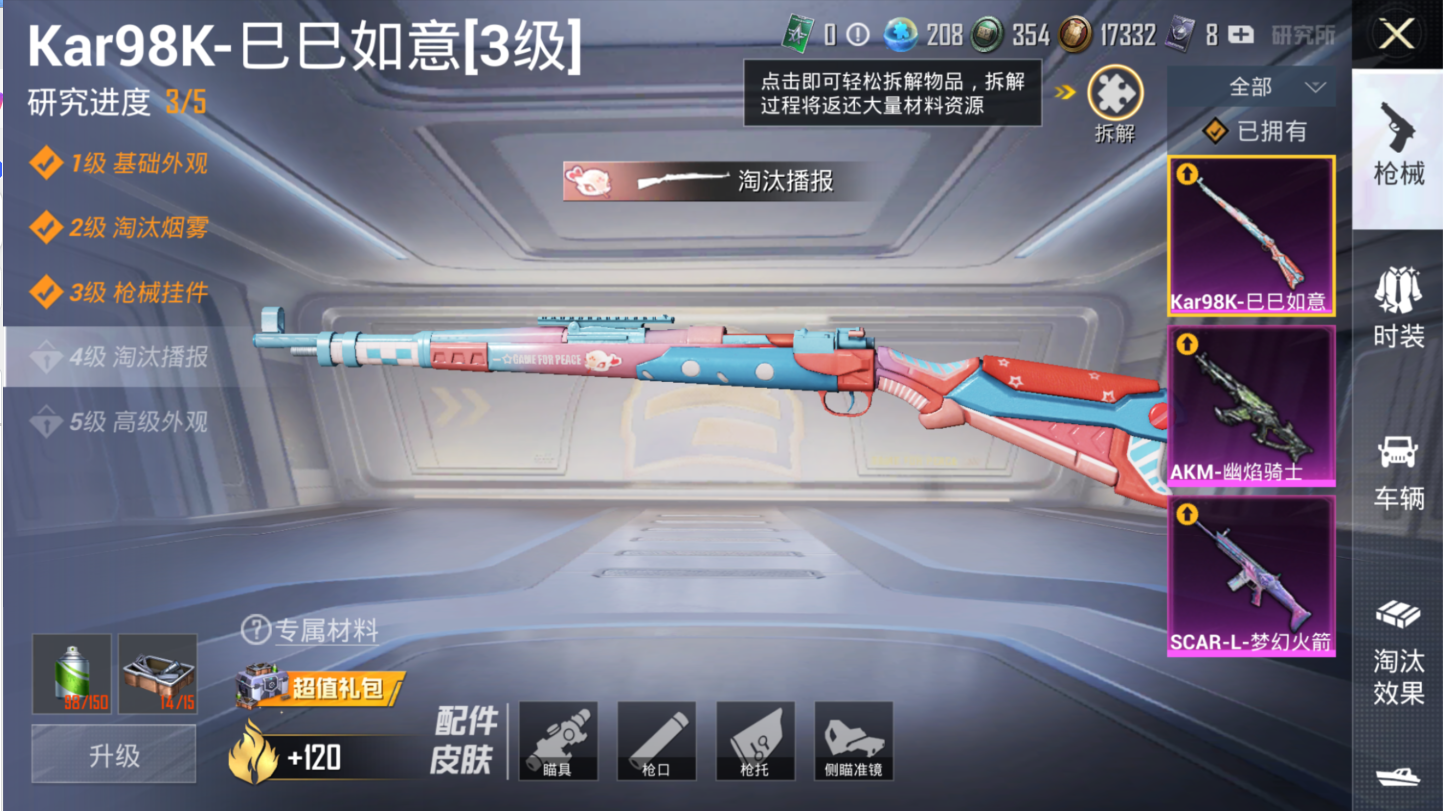Select the SCAR-L-梦幻火箭 skin thumbnail

pos(1251,576)
